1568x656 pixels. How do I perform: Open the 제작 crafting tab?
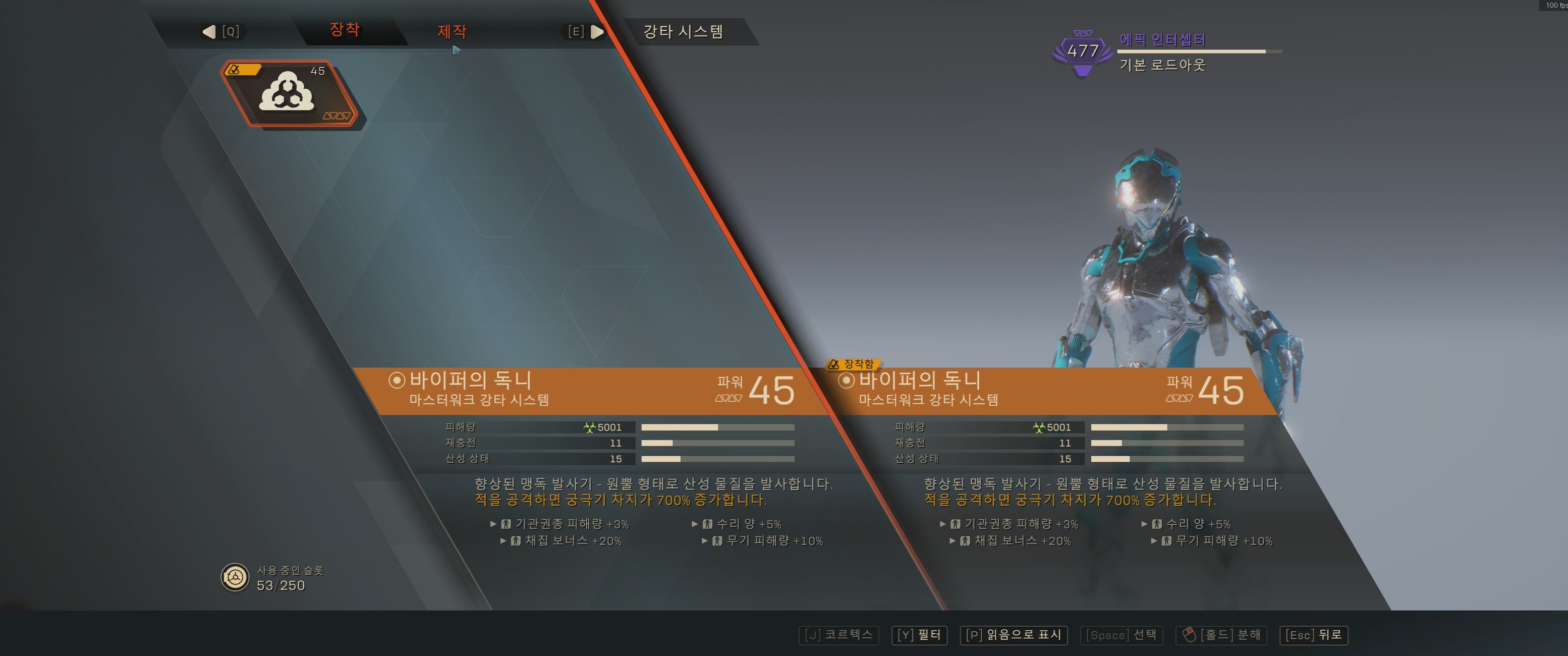click(x=452, y=31)
